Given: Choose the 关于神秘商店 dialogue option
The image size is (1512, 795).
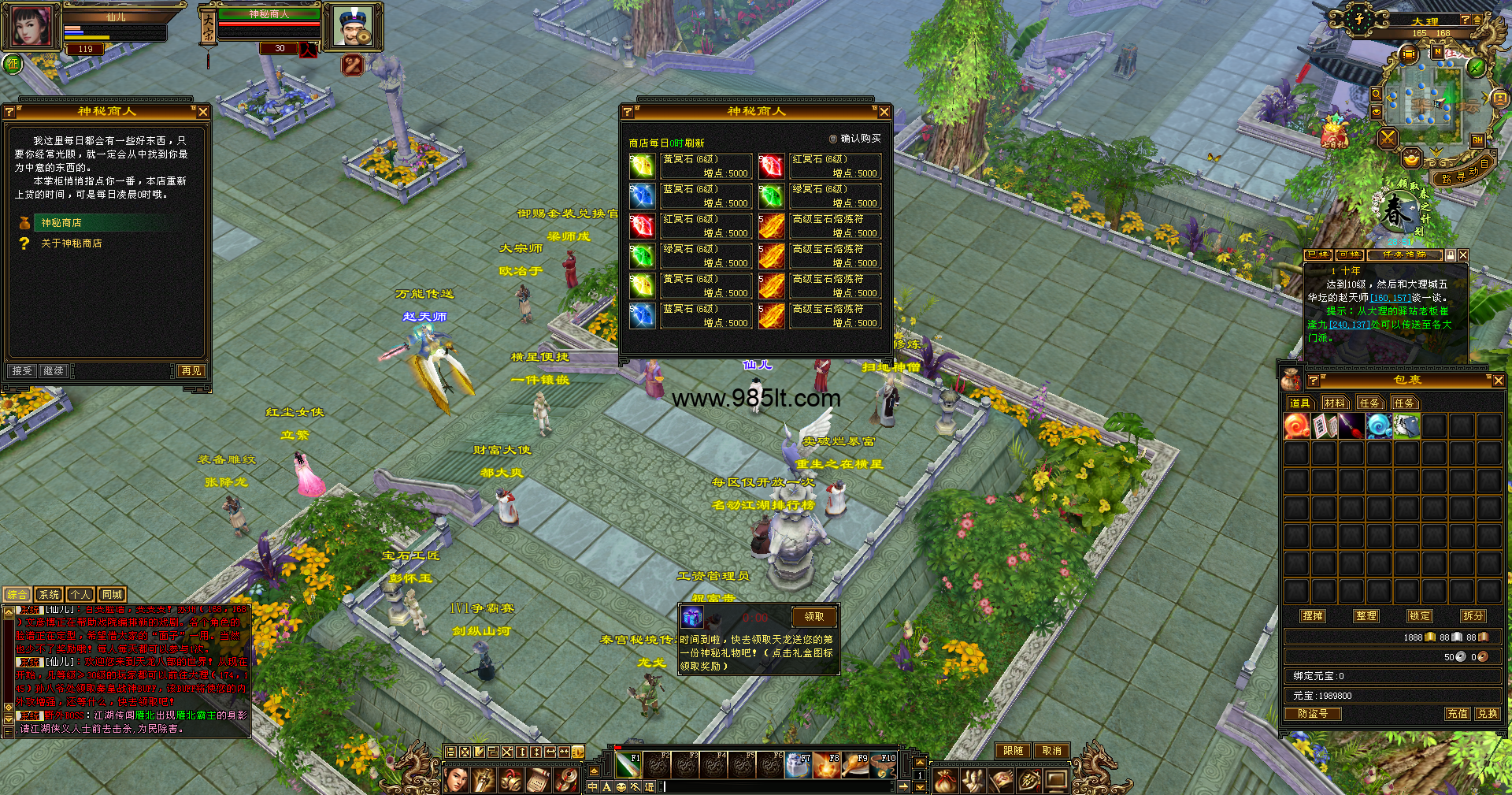Looking at the screenshot, I should tap(71, 243).
